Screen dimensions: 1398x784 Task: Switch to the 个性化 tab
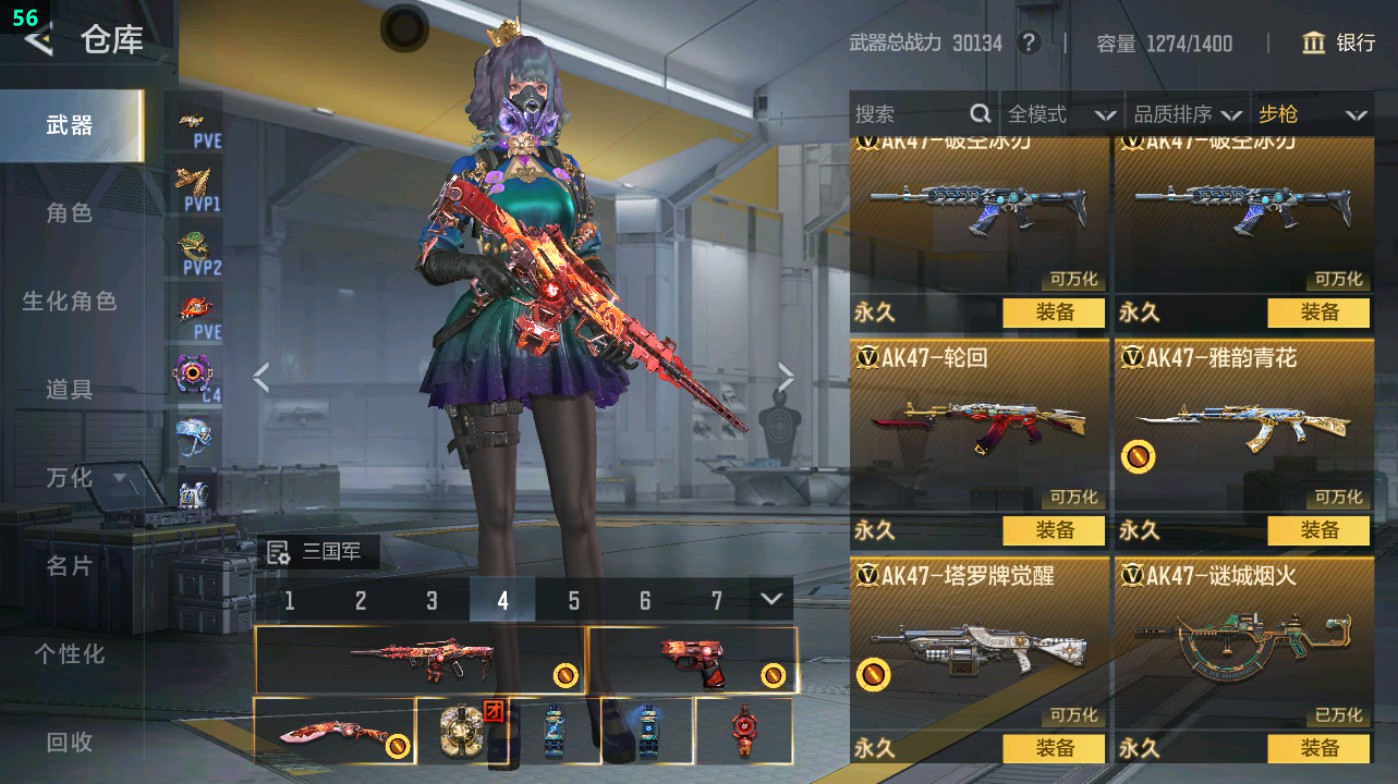click(69, 654)
